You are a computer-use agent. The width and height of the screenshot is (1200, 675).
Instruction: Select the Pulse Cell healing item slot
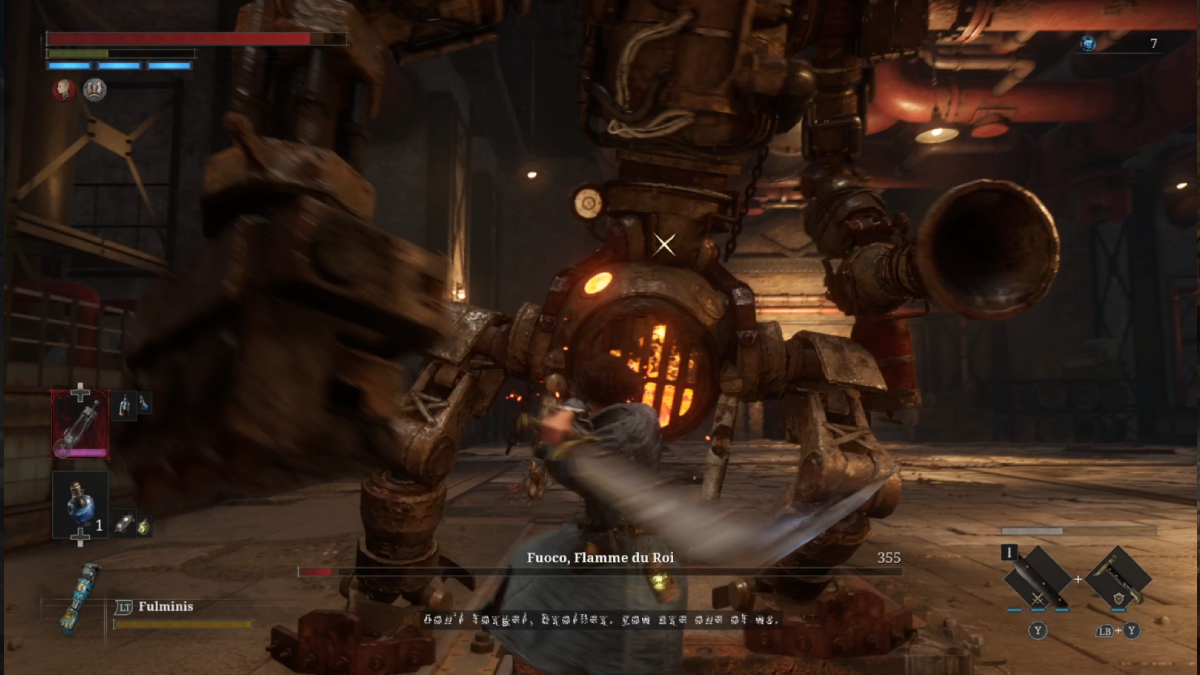tap(80, 423)
